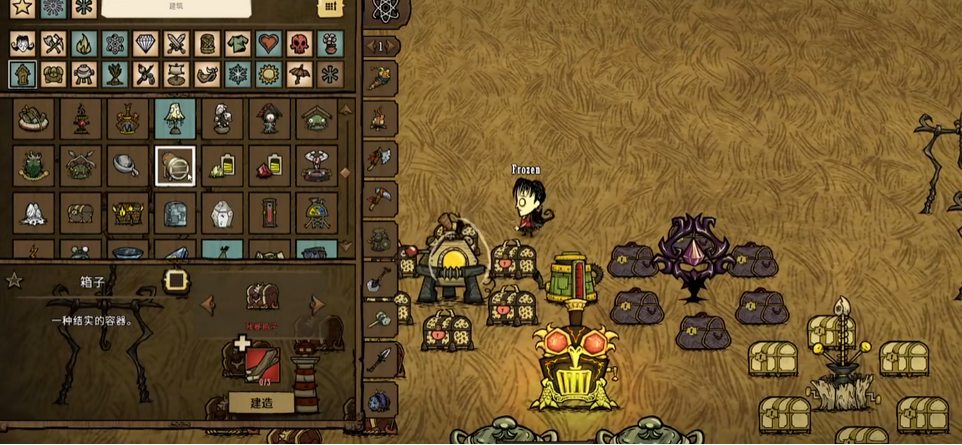The height and width of the screenshot is (445, 962).
Task: Select the umbrella rain gear category
Action: pyautogui.click(x=299, y=74)
